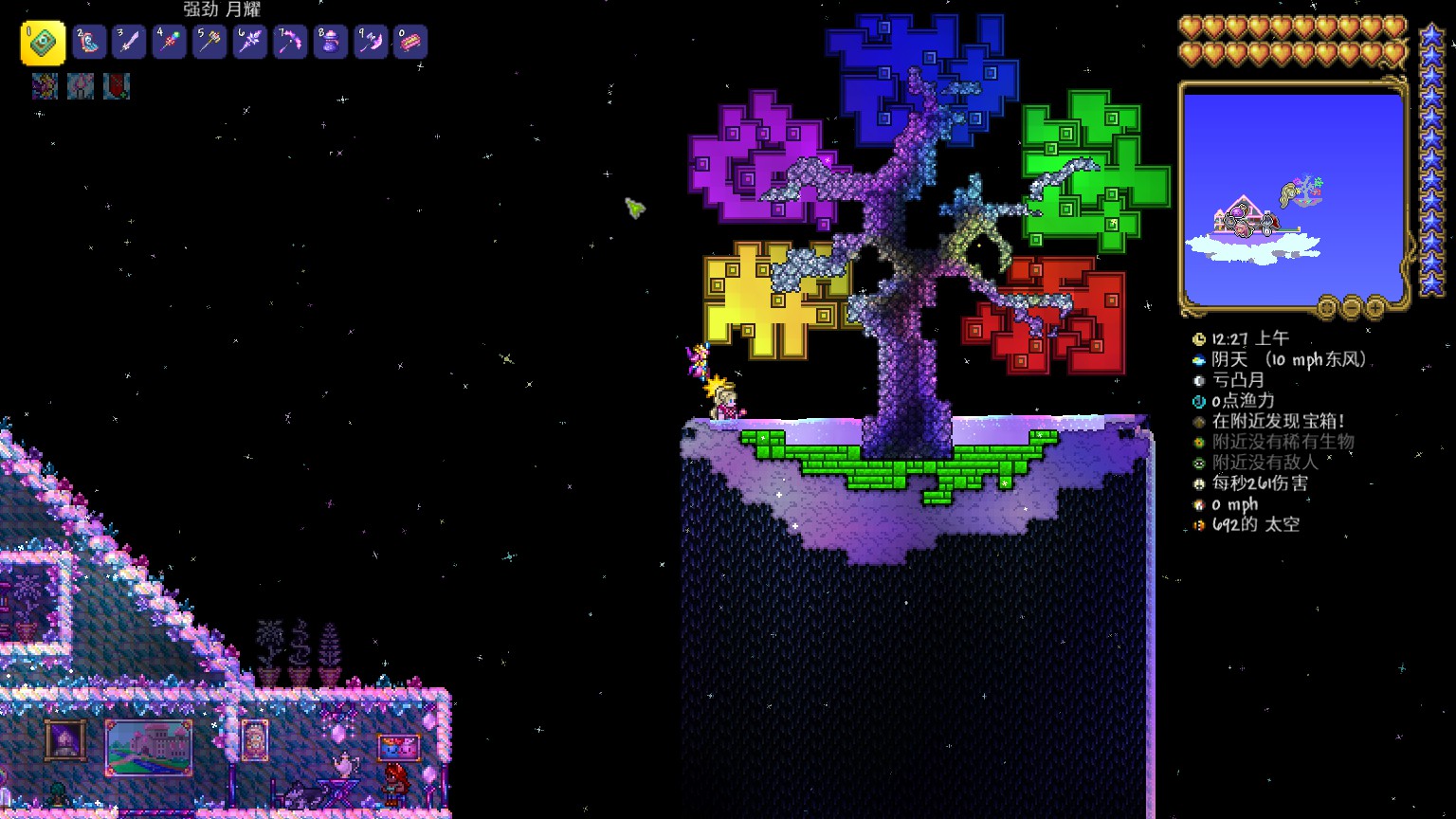Click the fairy buff icon
This screenshot has height=819, width=1456.
pyautogui.click(x=45, y=86)
